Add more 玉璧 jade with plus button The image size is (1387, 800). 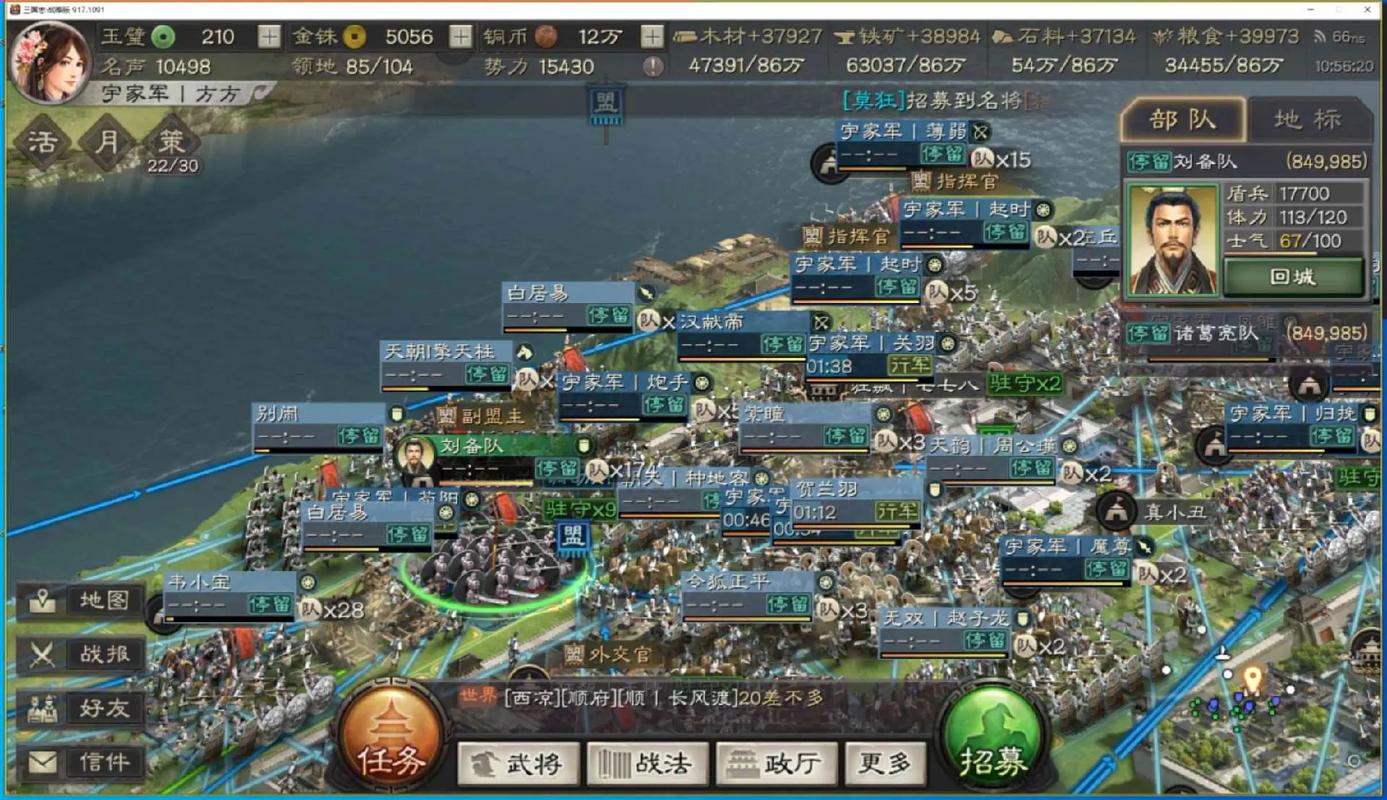[270, 37]
